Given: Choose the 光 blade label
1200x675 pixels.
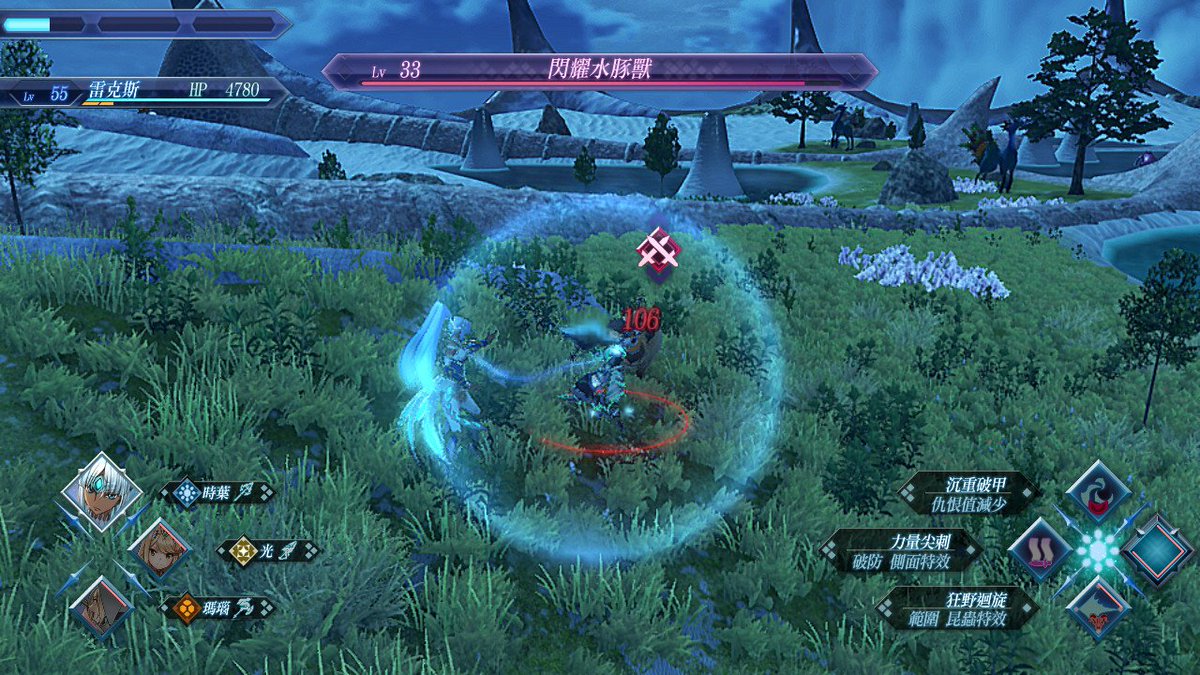Looking at the screenshot, I should (268, 550).
